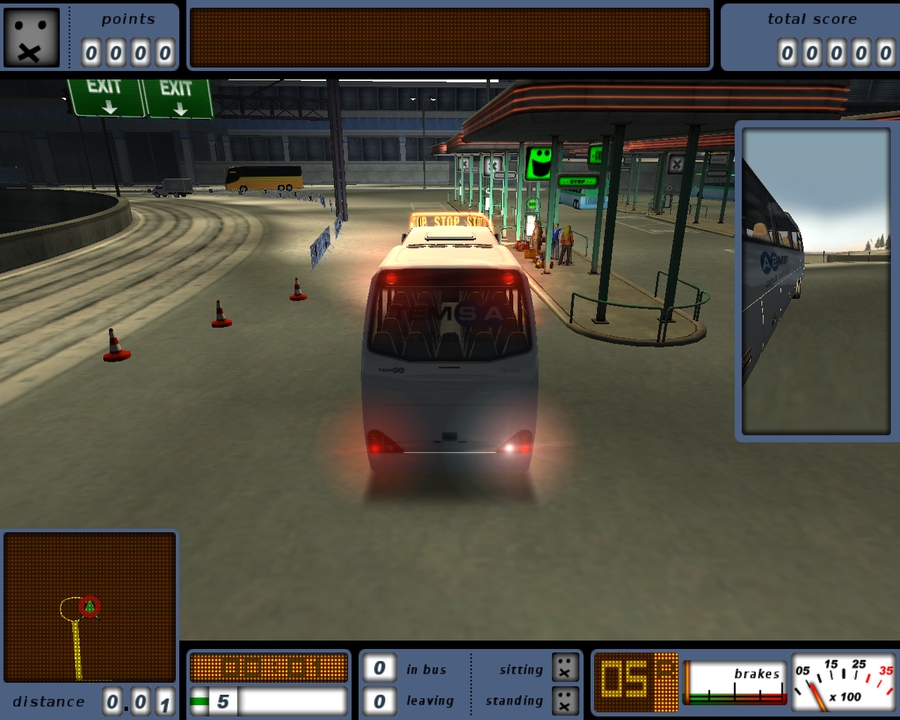This screenshot has width=900, height=720.
Task: Click the side mirror view panel
Action: tap(816, 280)
